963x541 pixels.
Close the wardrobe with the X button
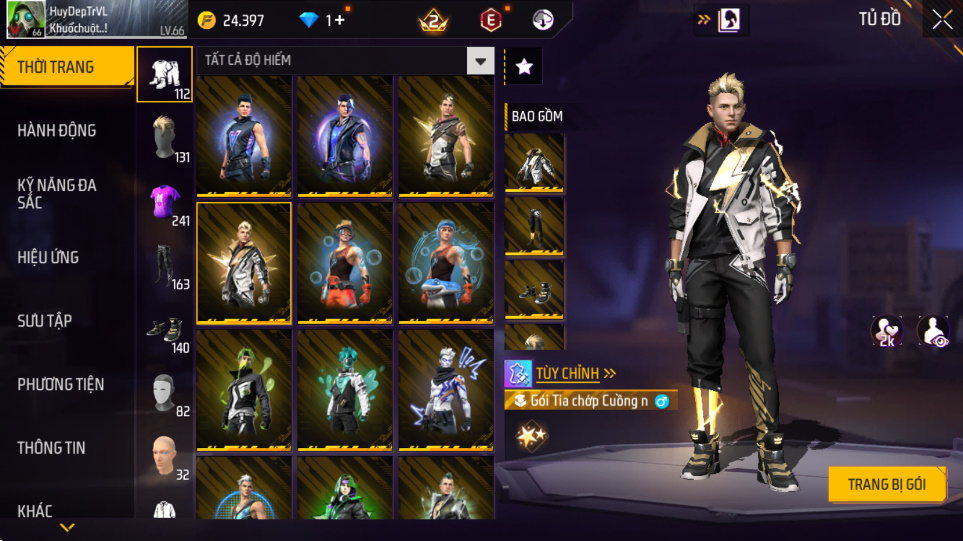pyautogui.click(x=941, y=19)
